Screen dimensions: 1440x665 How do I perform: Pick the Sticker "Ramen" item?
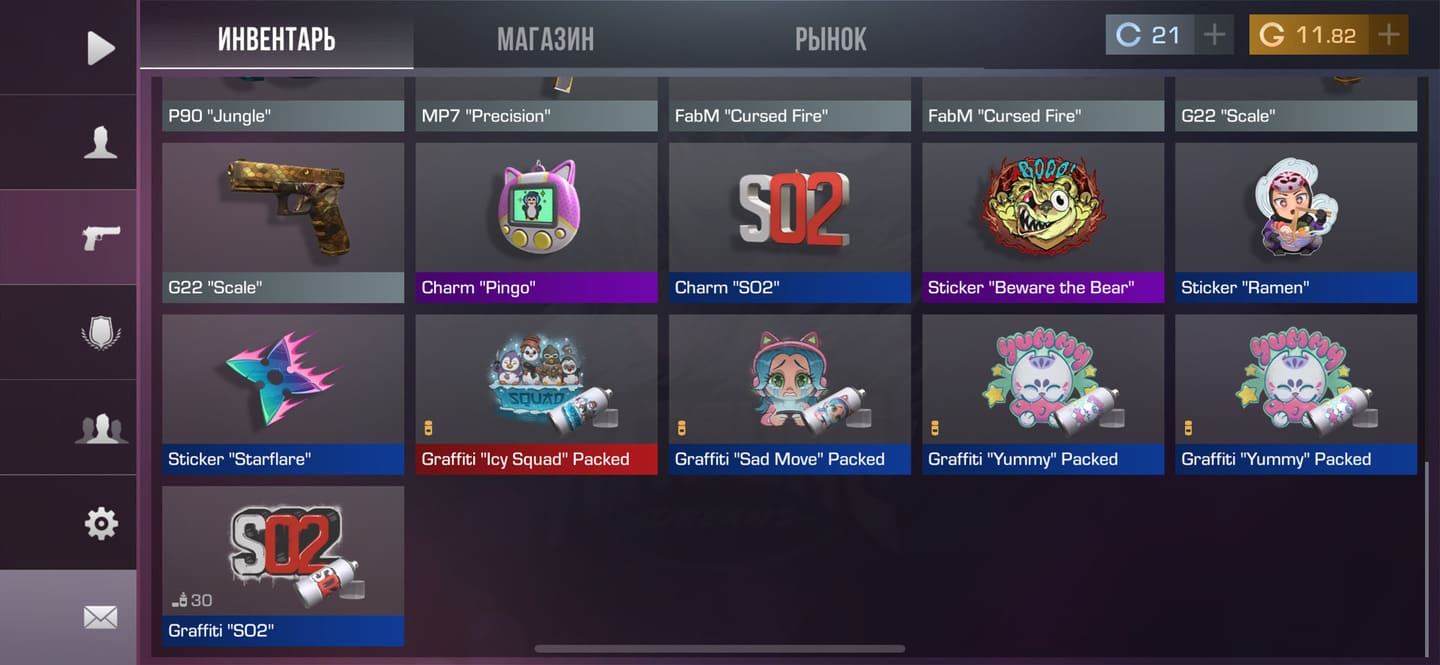1296,222
